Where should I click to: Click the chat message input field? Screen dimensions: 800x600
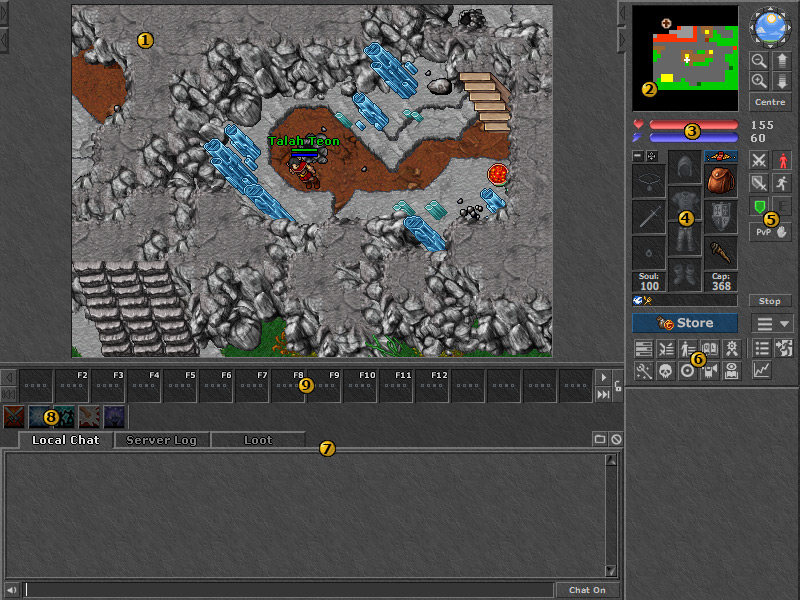pyautogui.click(x=288, y=590)
